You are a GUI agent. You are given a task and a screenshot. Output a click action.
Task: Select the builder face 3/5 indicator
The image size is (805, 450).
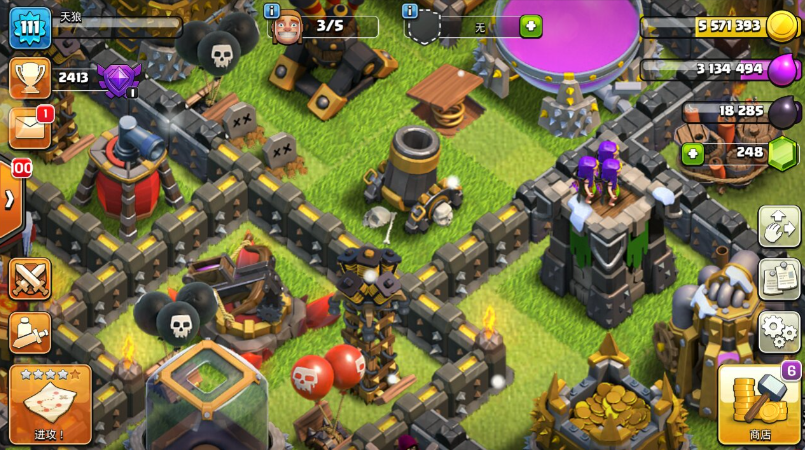[288, 28]
